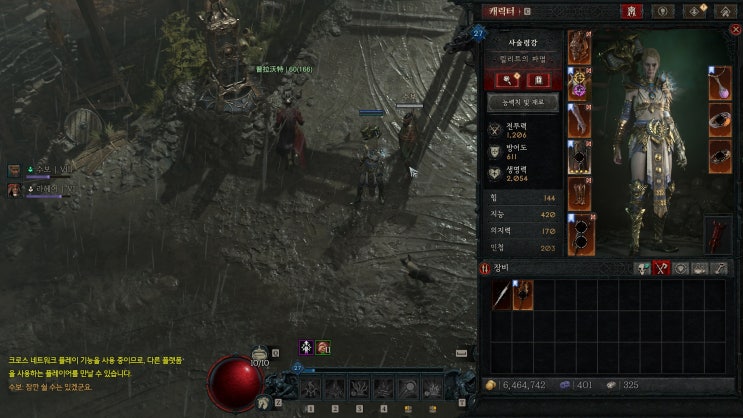Image resolution: width=743 pixels, height=418 pixels.
Task: Switch to the red crossed-axes equipment tab
Action: (660, 268)
